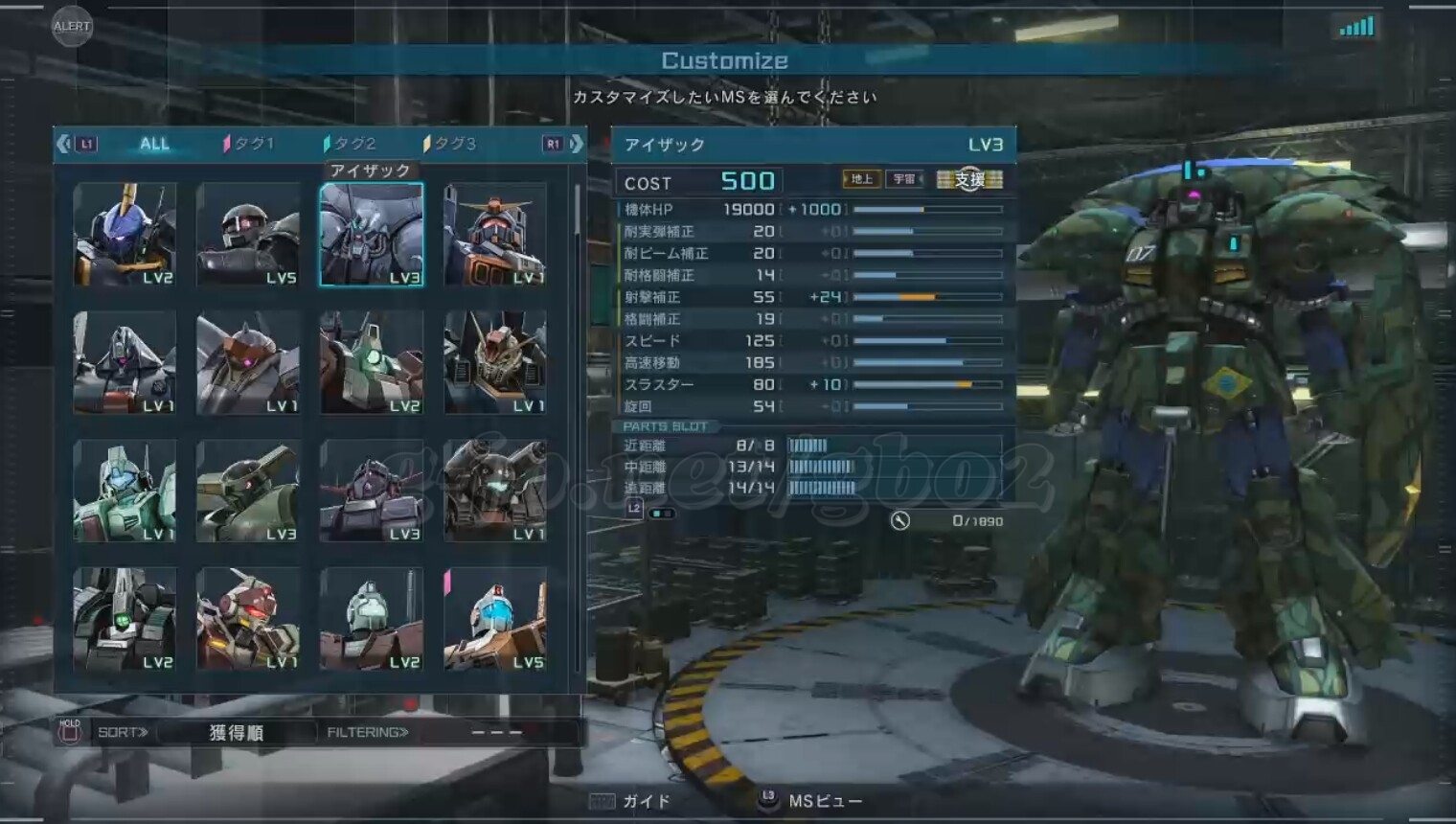Switch to the タグ2 tag tab
Screen dimensions: 1456x824
[x=351, y=144]
